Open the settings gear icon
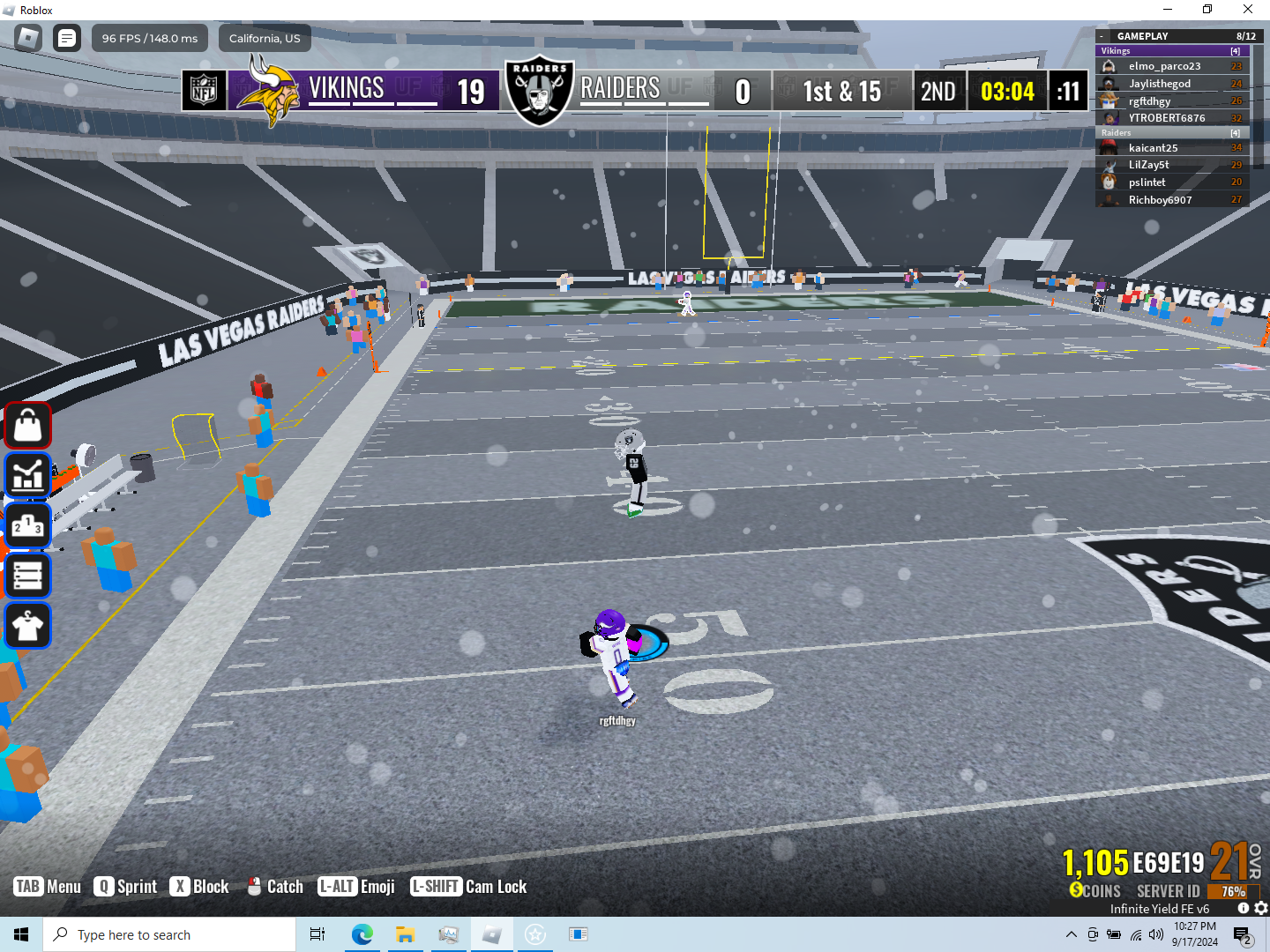 click(x=1261, y=908)
